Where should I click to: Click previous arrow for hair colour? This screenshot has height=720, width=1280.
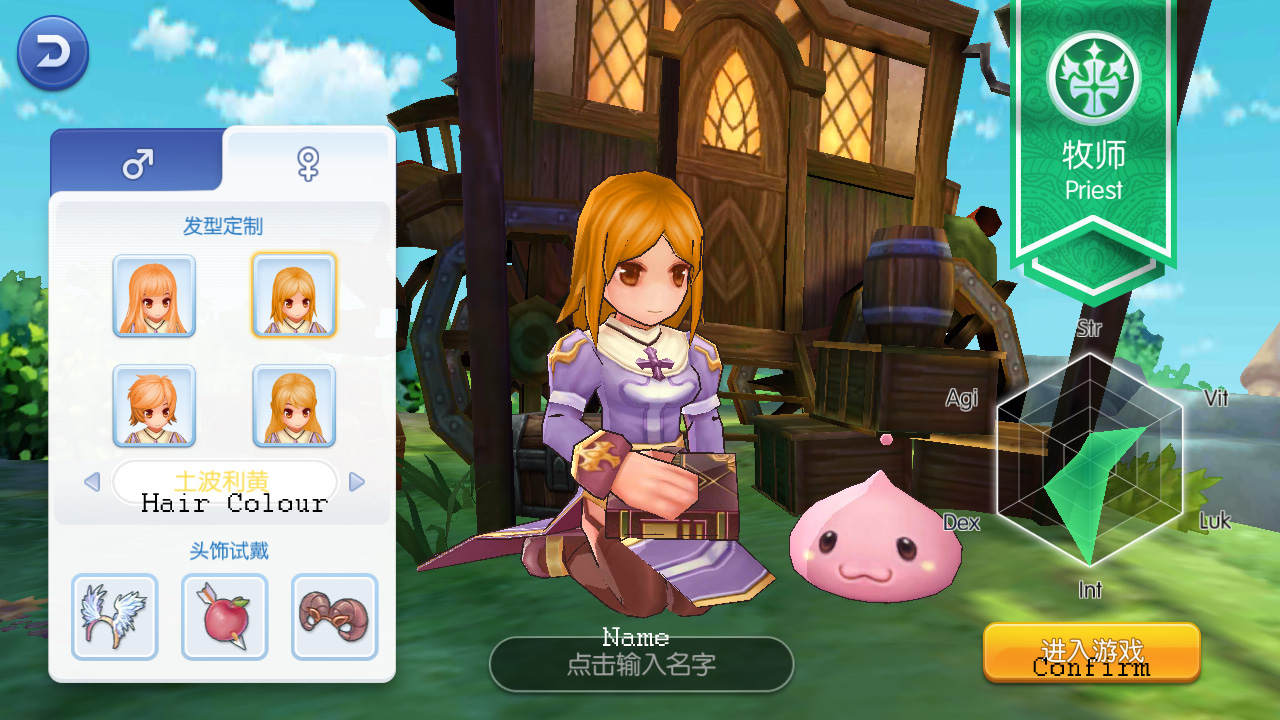click(93, 482)
